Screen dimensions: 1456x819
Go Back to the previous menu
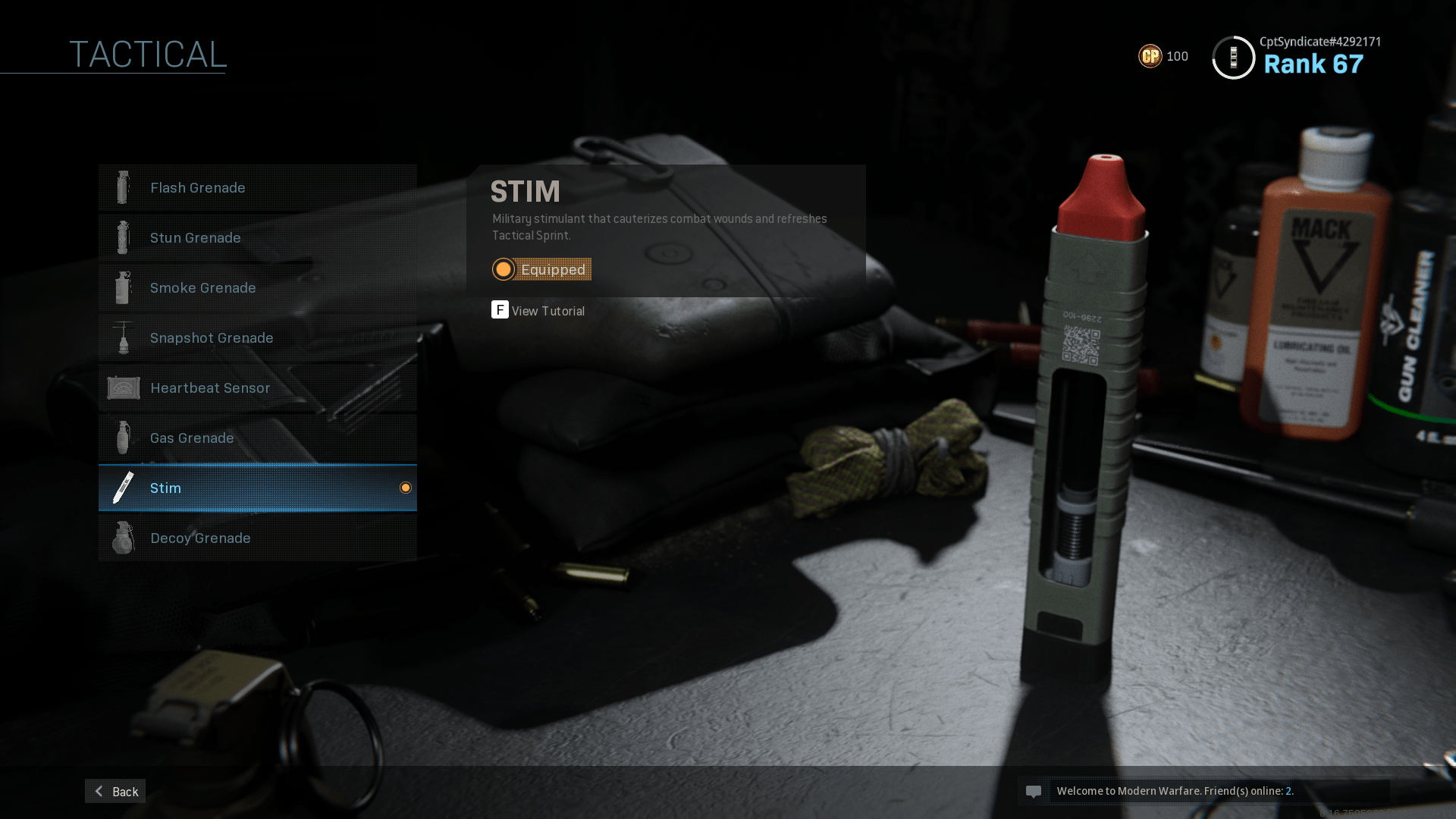pos(115,791)
